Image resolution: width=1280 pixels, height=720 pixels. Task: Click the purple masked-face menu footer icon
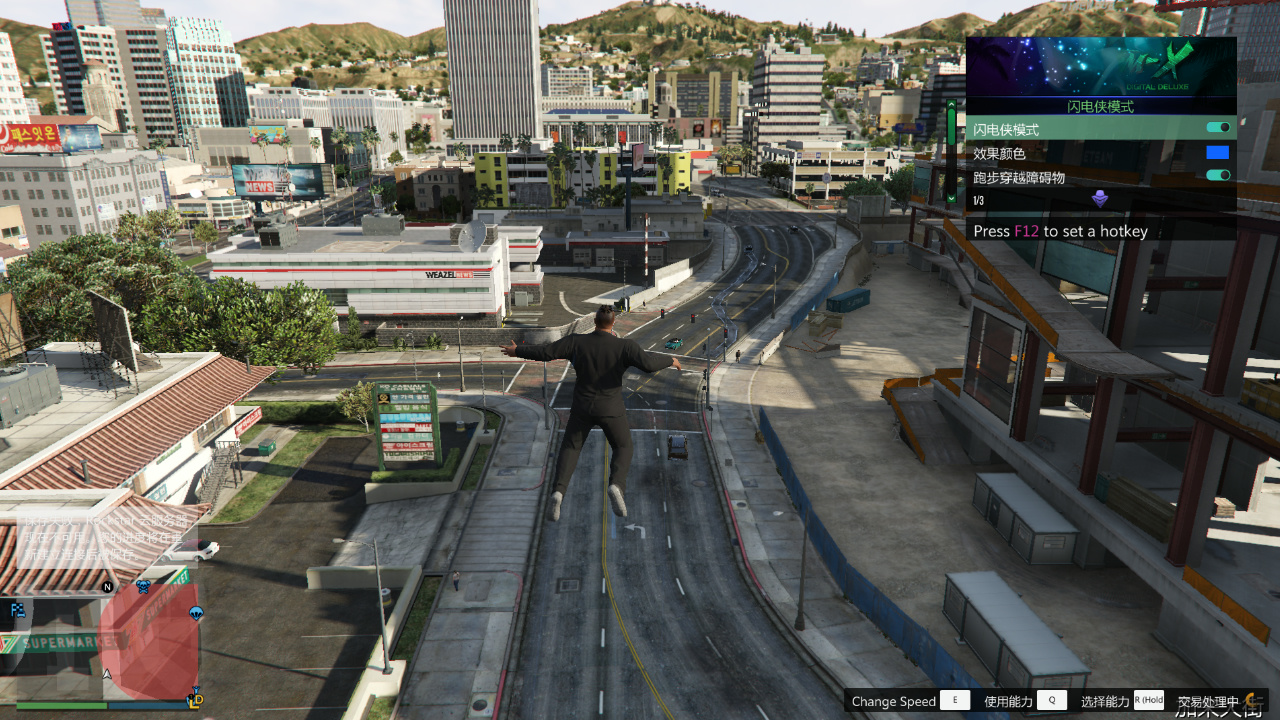tap(1100, 199)
